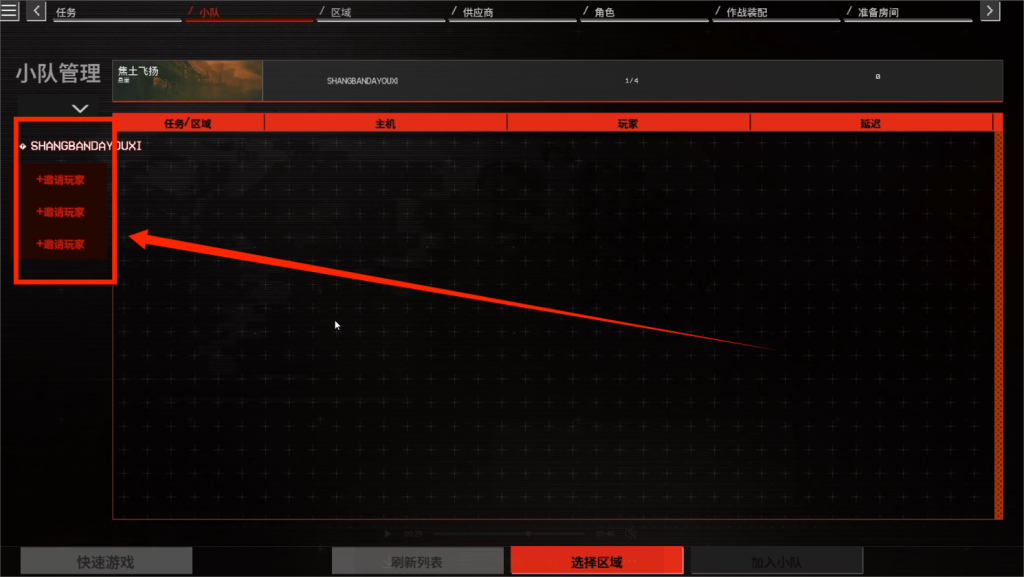Sort by the 延迟 column header

click(870, 124)
